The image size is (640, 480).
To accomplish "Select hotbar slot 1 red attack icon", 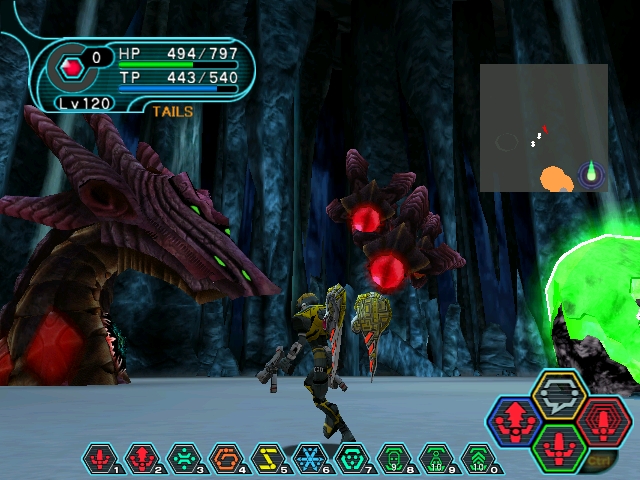I will [x=100, y=459].
